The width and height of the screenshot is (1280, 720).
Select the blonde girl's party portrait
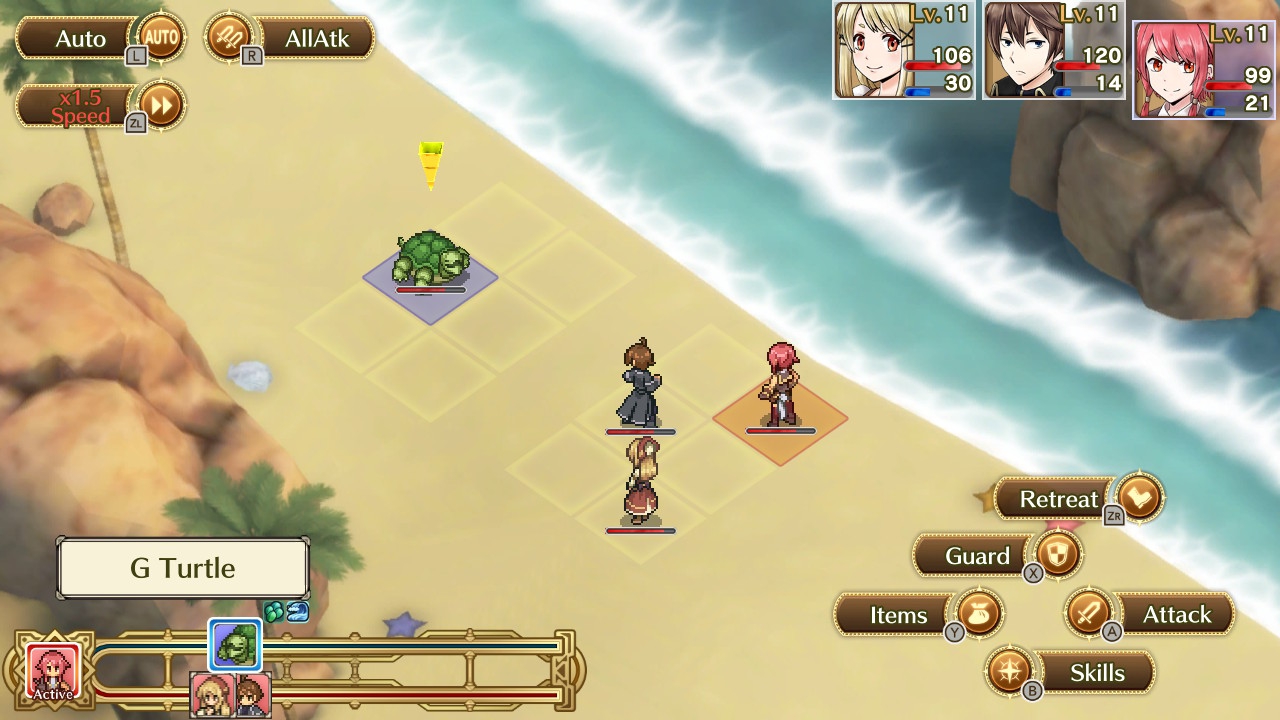pyautogui.click(x=903, y=50)
